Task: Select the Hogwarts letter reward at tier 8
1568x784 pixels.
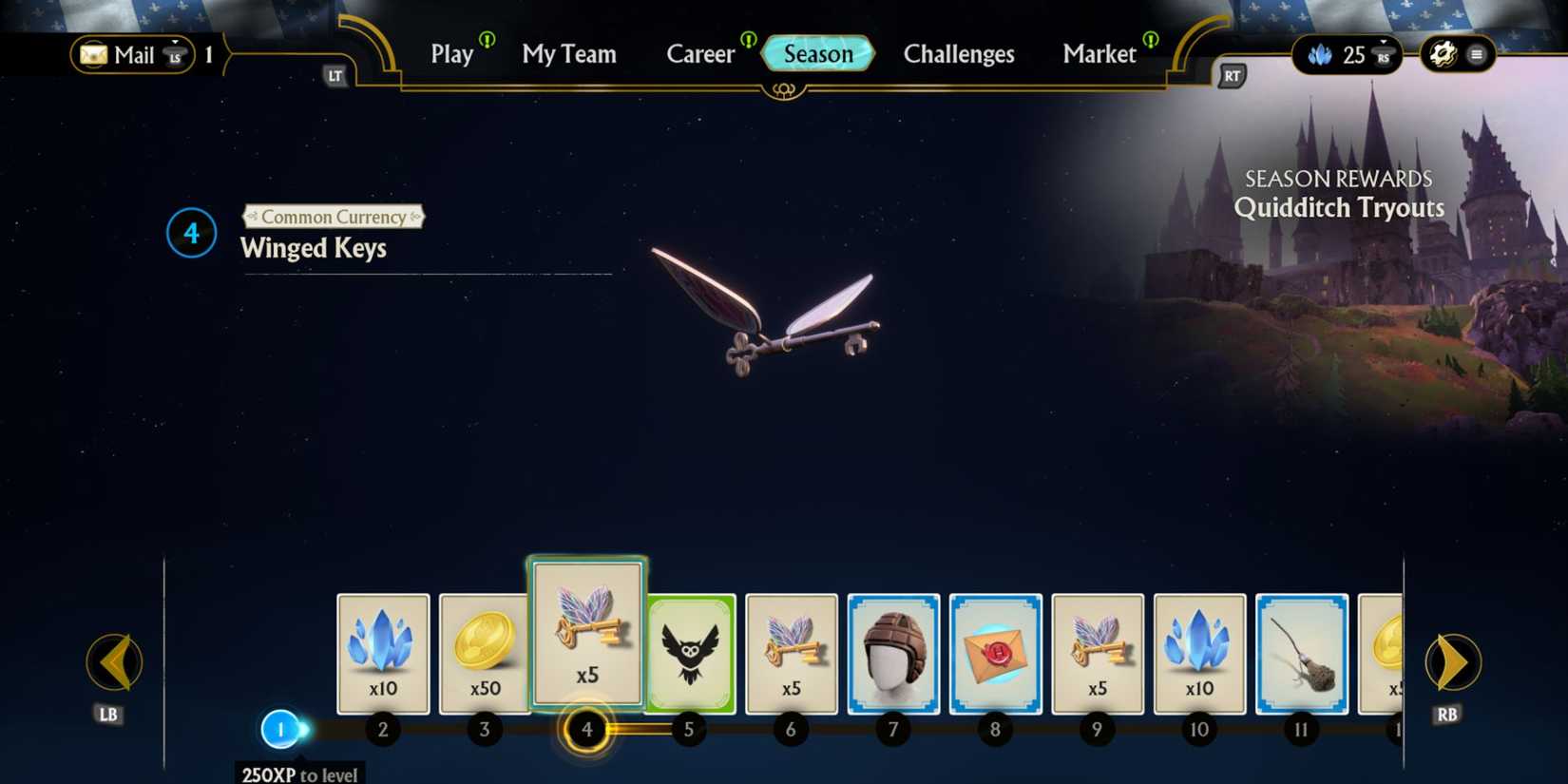Action: [995, 652]
